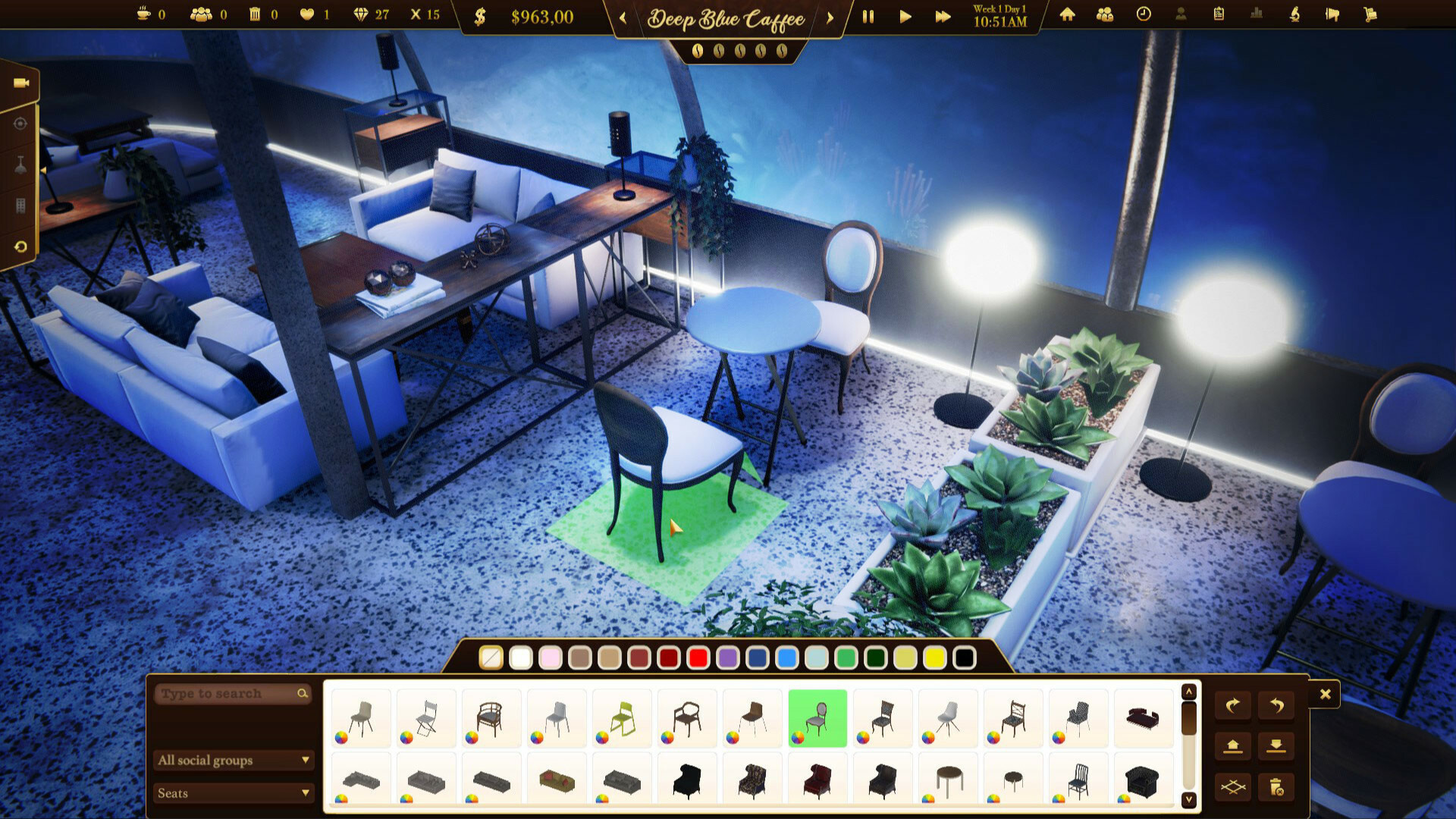Select the camera view icon in left sidebar

(21, 82)
